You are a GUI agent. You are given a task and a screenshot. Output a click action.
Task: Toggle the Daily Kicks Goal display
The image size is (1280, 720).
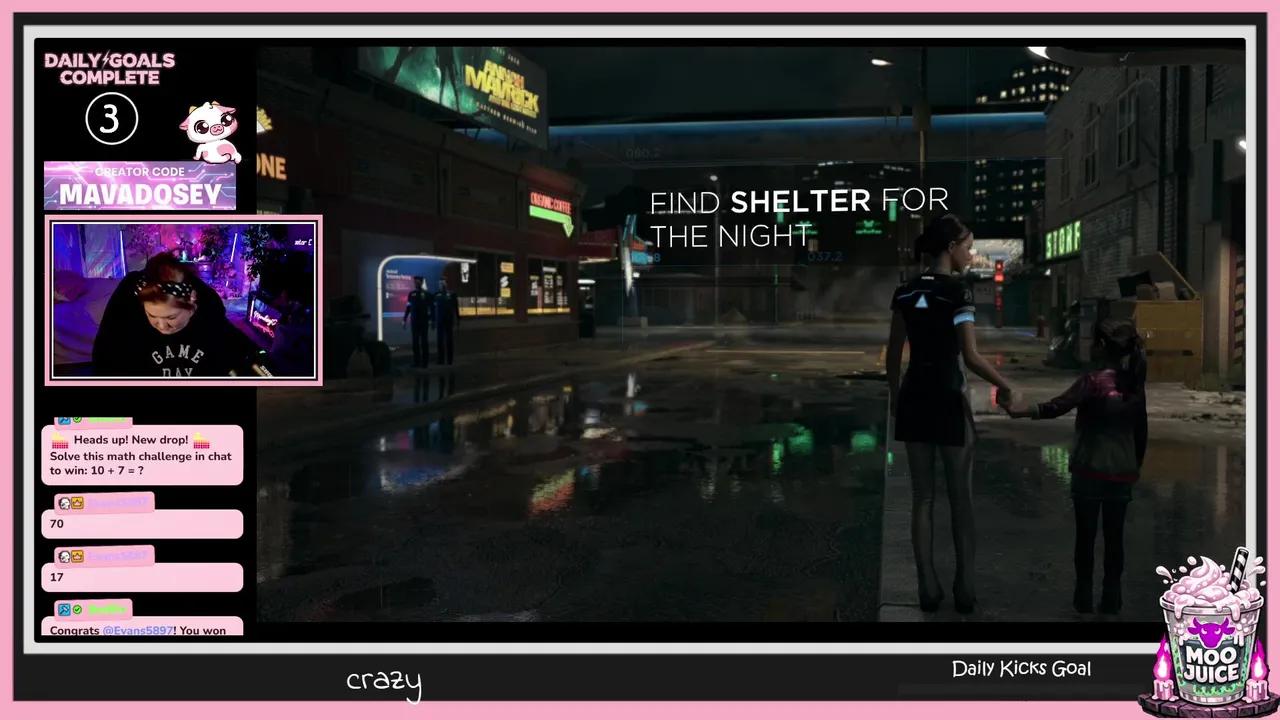point(1021,667)
